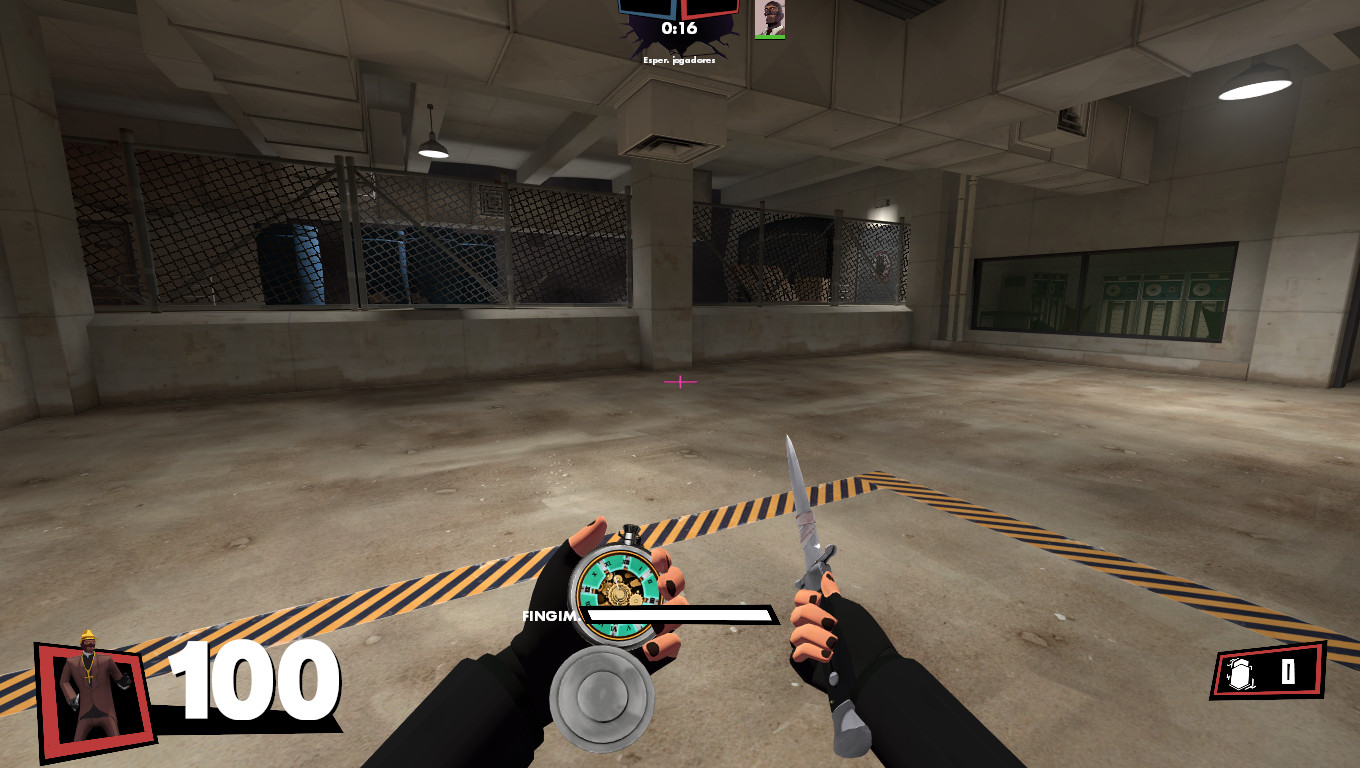
Task: Click the 0:16 round timer label
Action: (681, 28)
